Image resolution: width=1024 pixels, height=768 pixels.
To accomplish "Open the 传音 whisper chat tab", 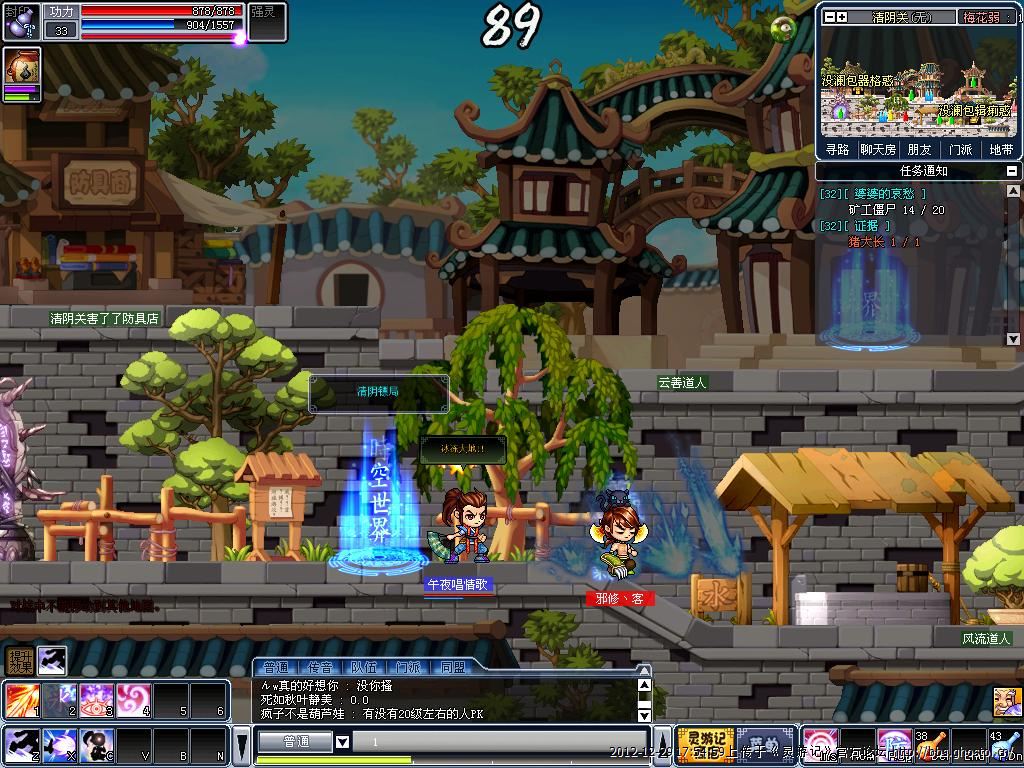I will [320, 667].
